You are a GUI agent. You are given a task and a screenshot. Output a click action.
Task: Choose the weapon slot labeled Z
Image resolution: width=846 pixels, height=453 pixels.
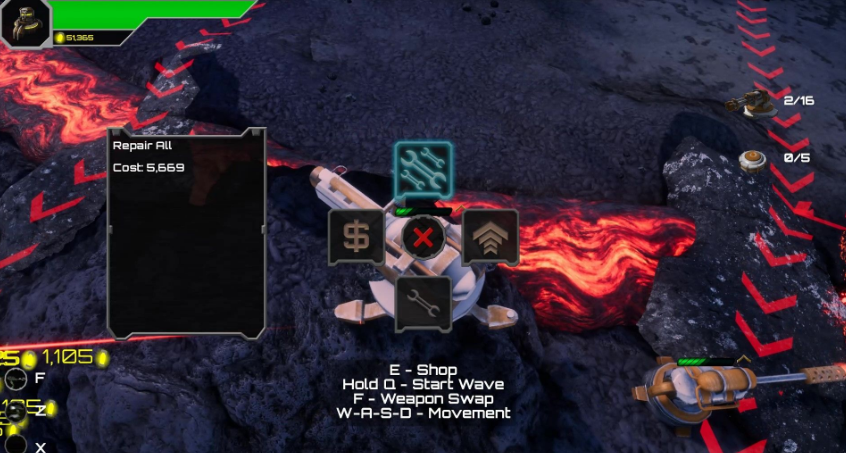point(16,411)
